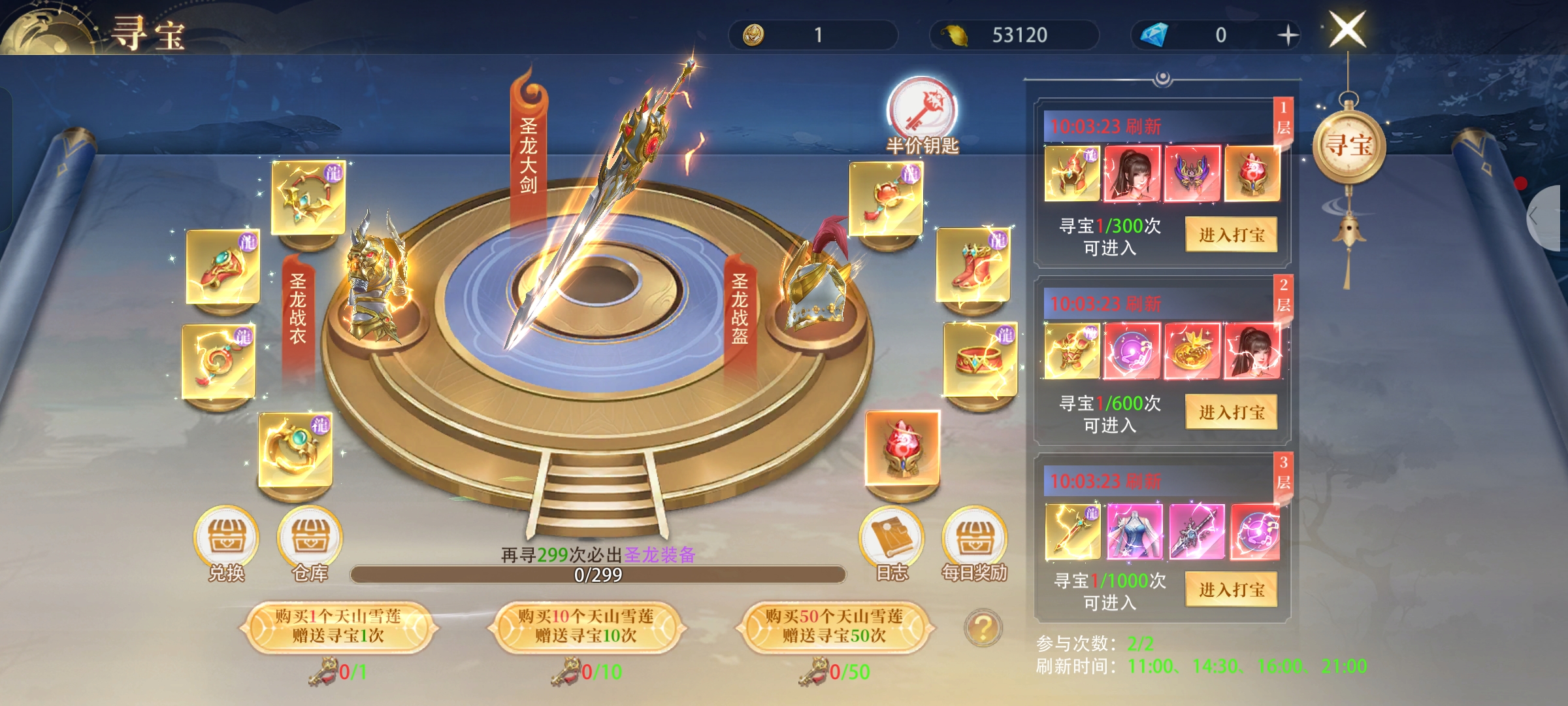Screen dimensions: 1568x706
Task: Buy 50 Tianshan snow lotus
Action: point(834,626)
